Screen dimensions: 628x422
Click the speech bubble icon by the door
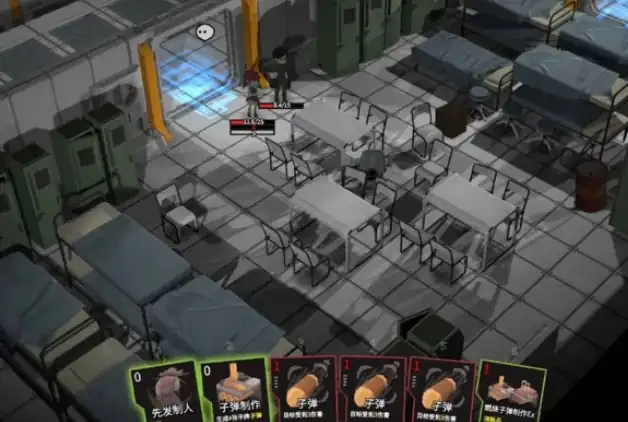click(x=204, y=32)
